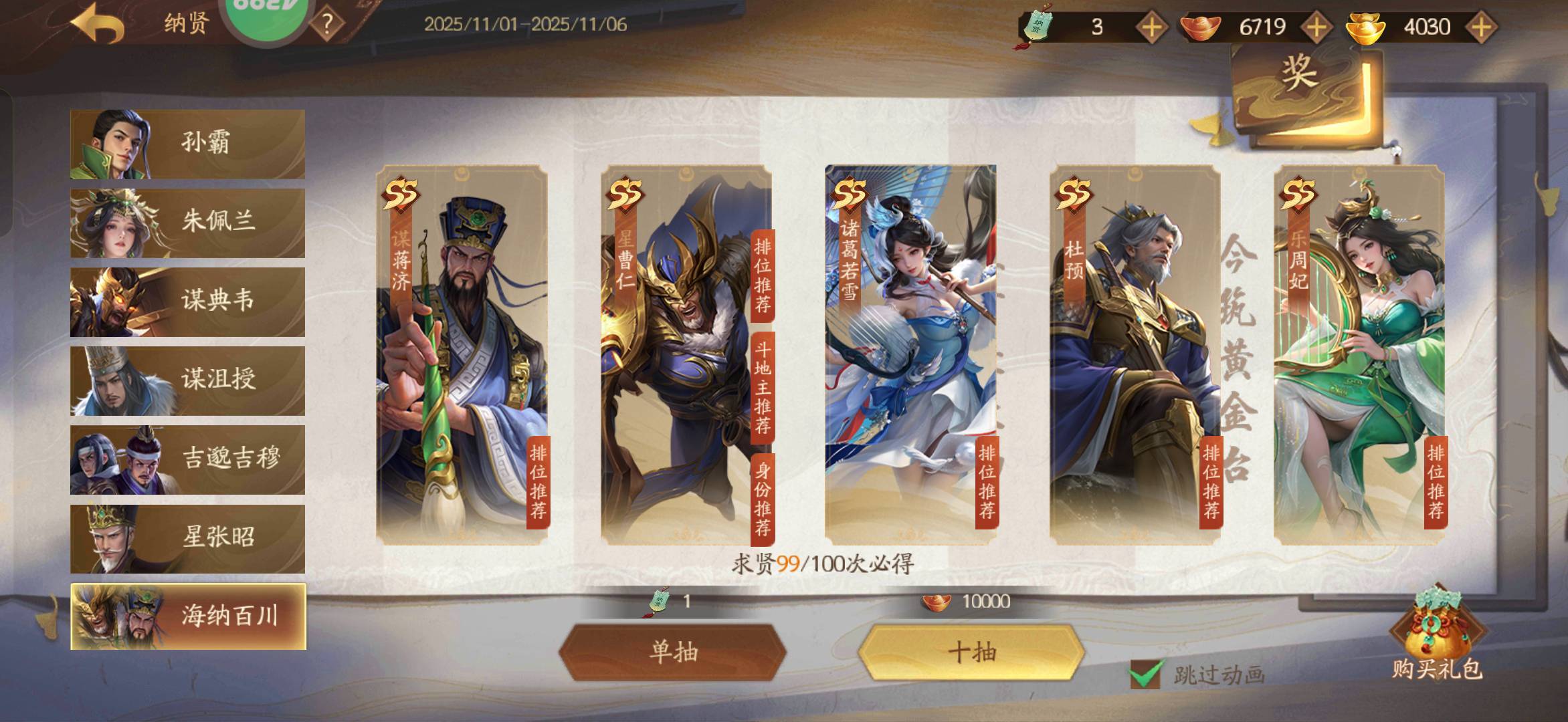The height and width of the screenshot is (722, 1568).
Task: View the 谋蒋济 hero card
Action: tap(462, 354)
